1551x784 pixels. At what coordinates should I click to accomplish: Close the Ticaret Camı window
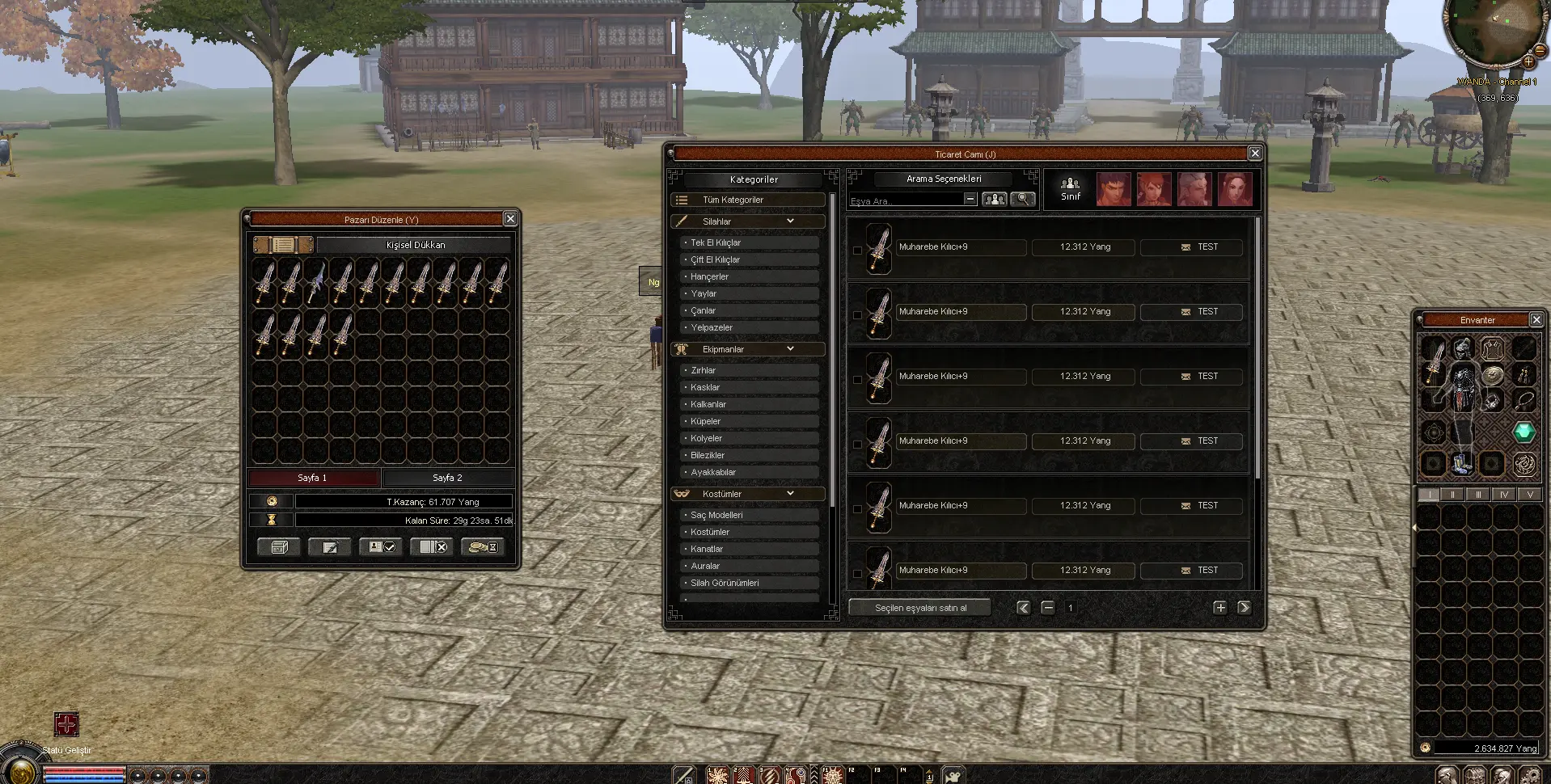pyautogui.click(x=1254, y=154)
